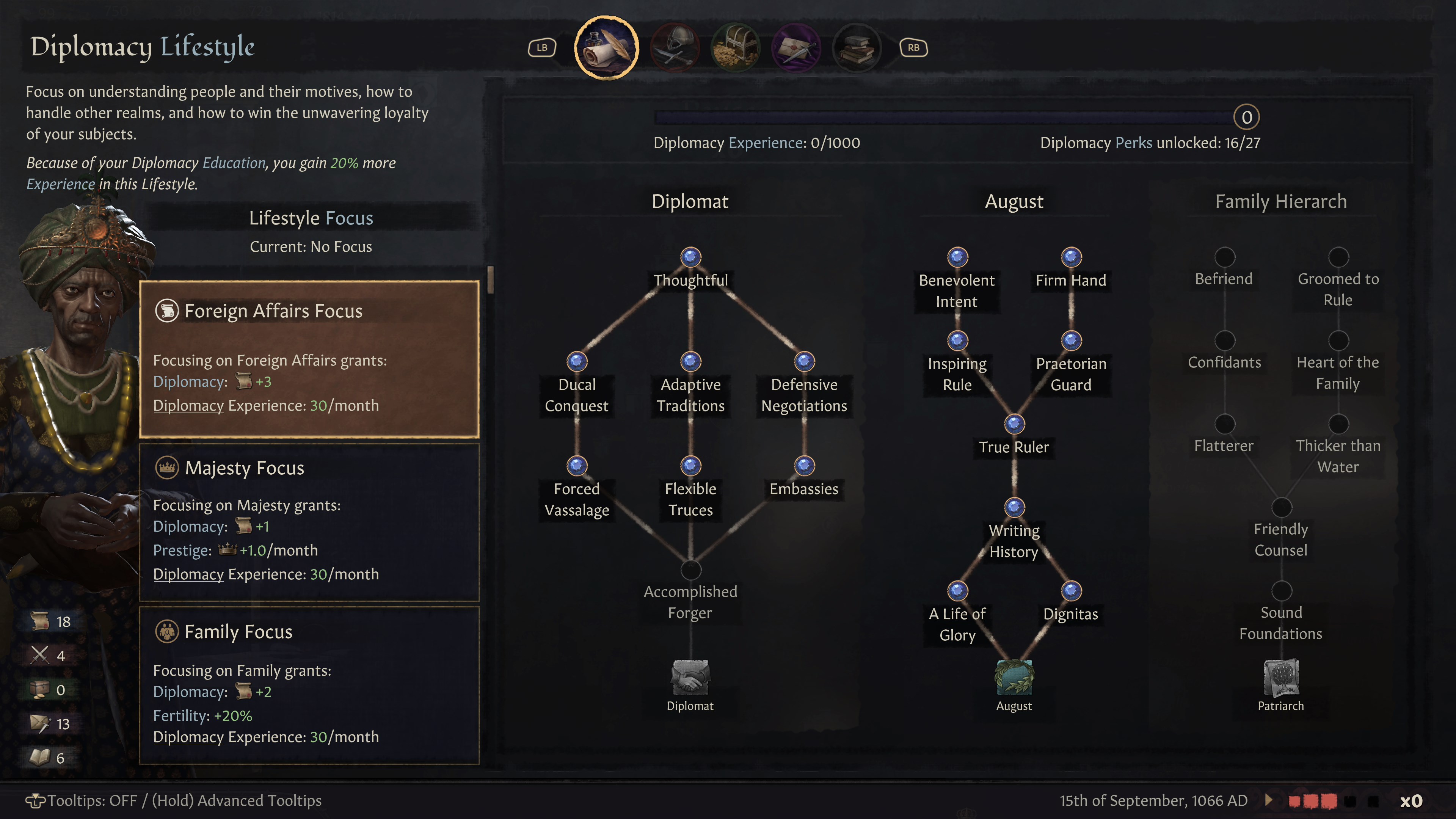This screenshot has height=819, width=1456.
Task: Select the Diplomacy lifestyle quill icon
Action: click(x=607, y=48)
